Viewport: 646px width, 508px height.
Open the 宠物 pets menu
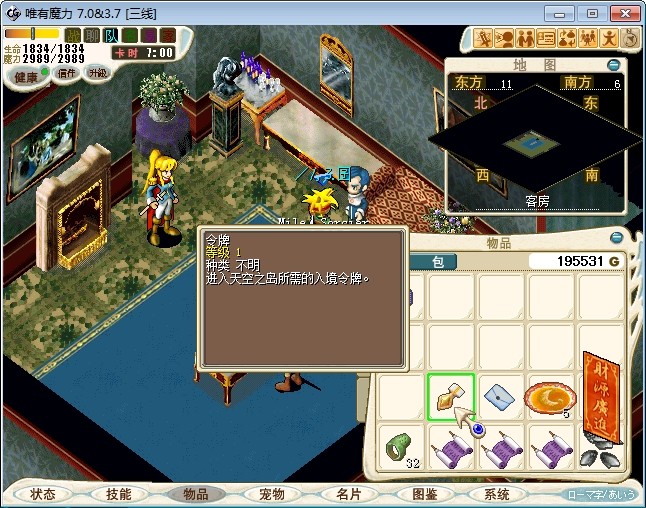pyautogui.click(x=271, y=494)
